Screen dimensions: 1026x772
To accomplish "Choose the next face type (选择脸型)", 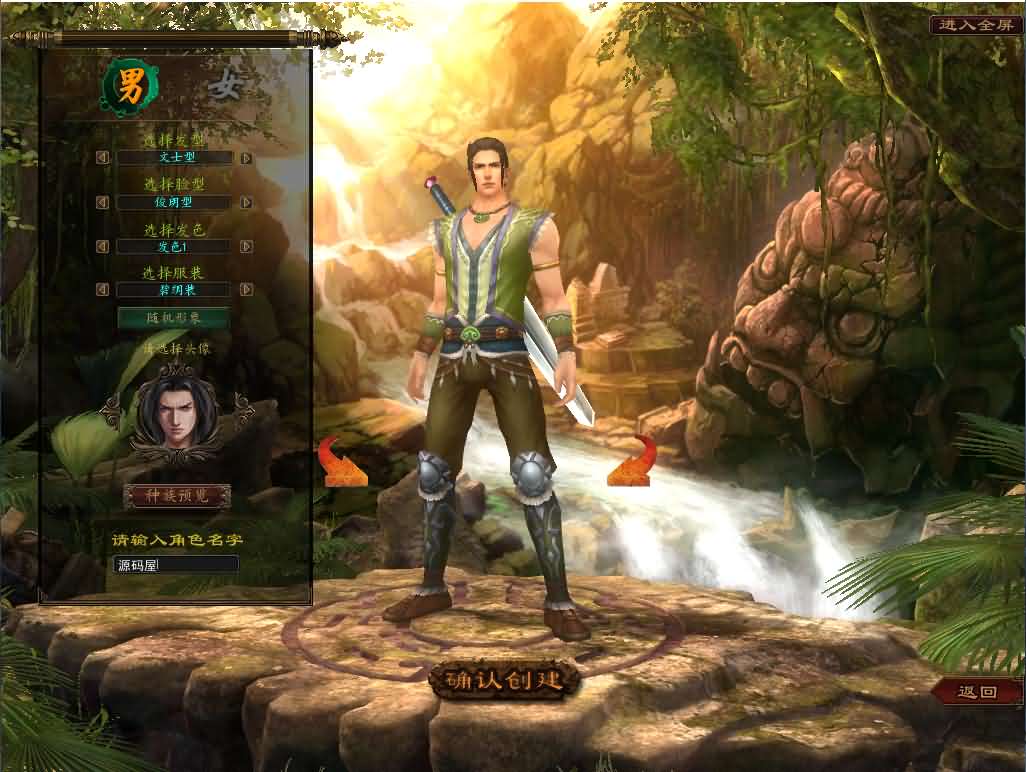I will [246, 202].
